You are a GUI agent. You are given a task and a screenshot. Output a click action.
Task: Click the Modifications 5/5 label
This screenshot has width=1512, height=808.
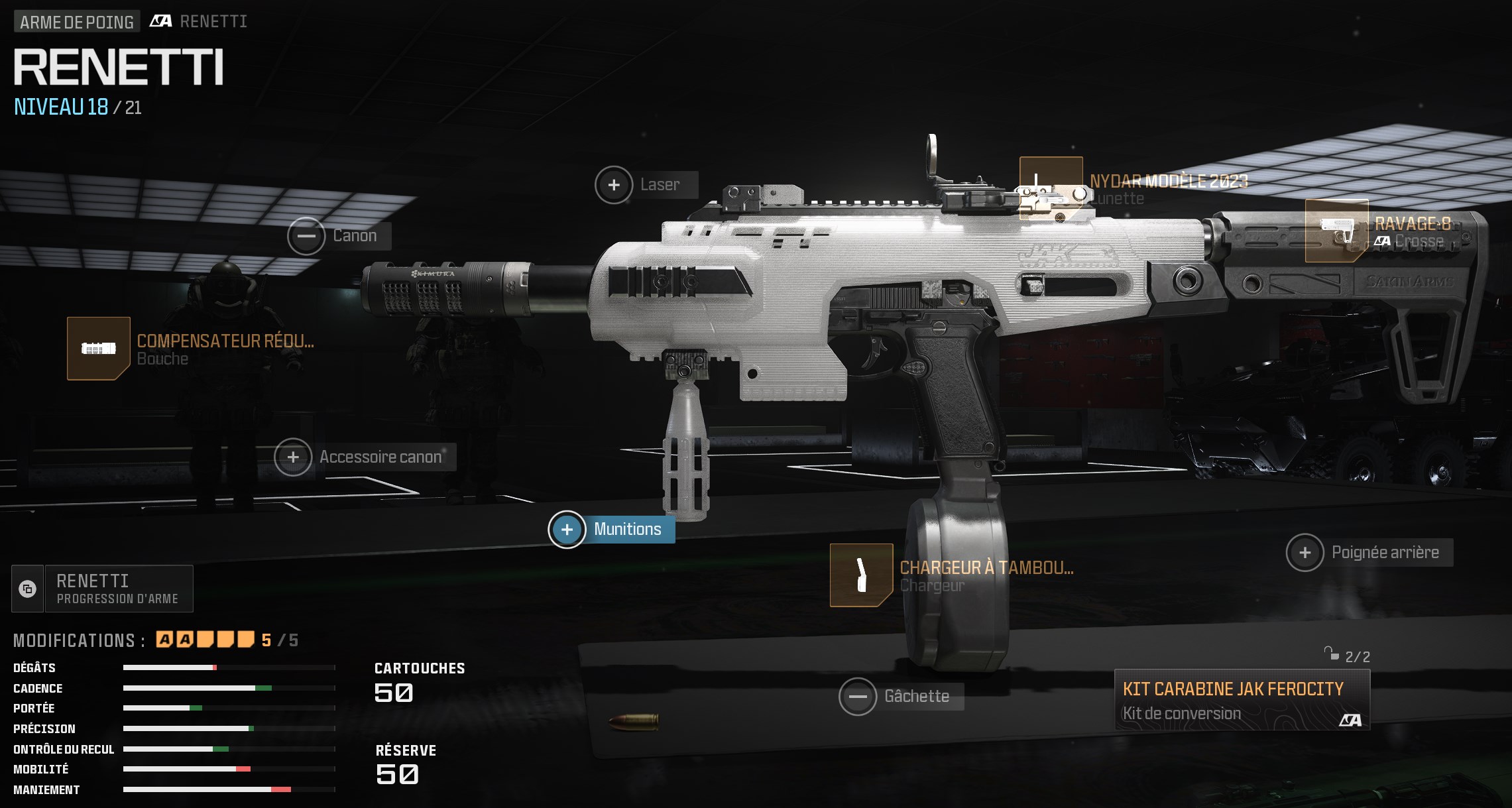80,641
